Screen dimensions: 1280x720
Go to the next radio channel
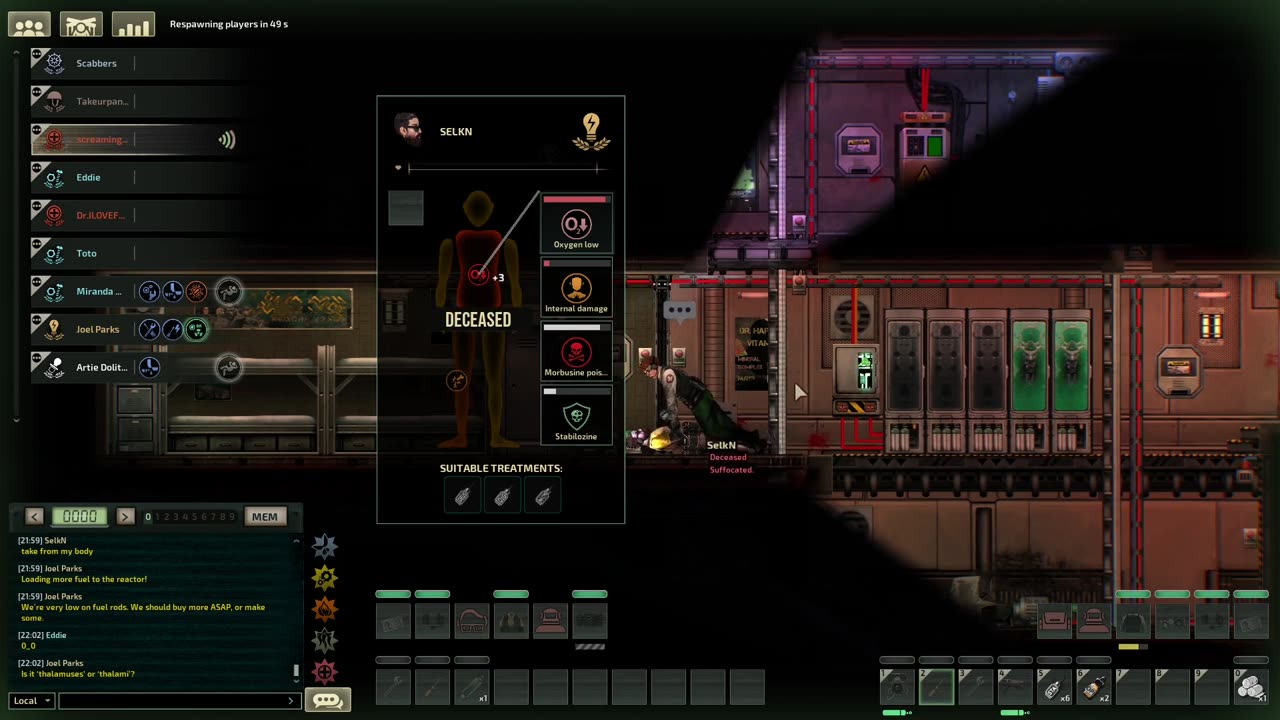pyautogui.click(x=125, y=517)
